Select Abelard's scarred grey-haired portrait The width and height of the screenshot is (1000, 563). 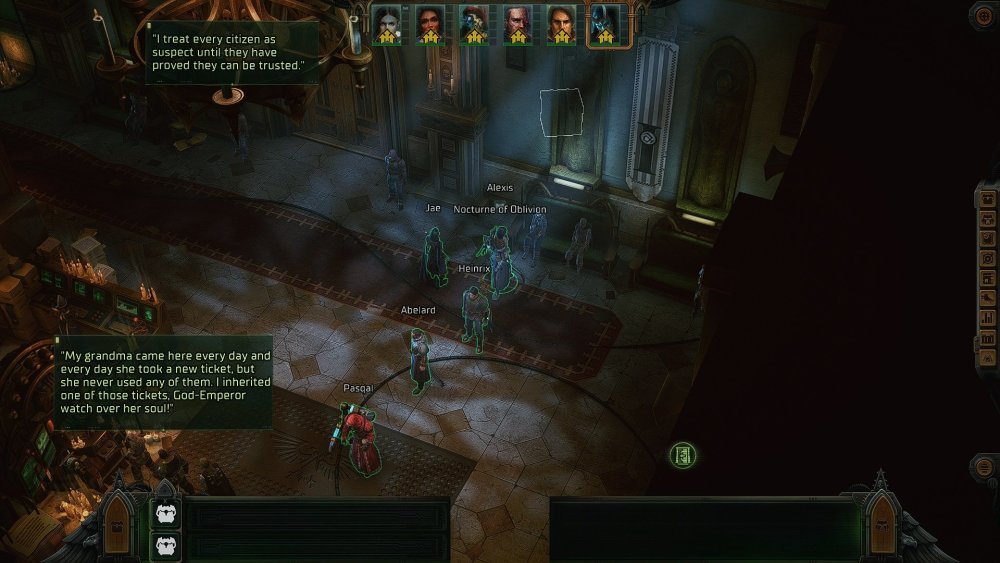(x=517, y=24)
